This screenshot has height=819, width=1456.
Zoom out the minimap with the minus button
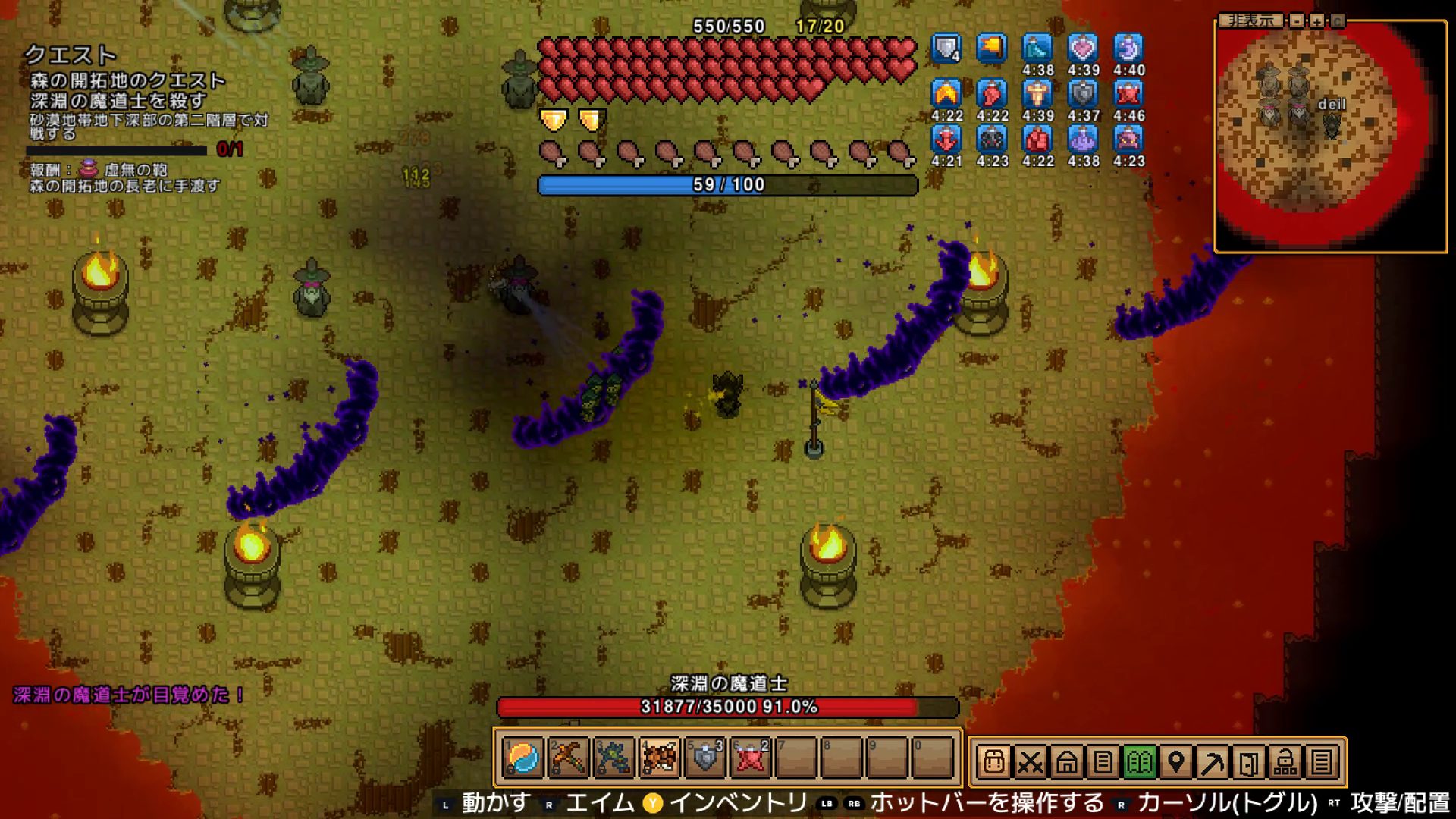[x=1298, y=20]
